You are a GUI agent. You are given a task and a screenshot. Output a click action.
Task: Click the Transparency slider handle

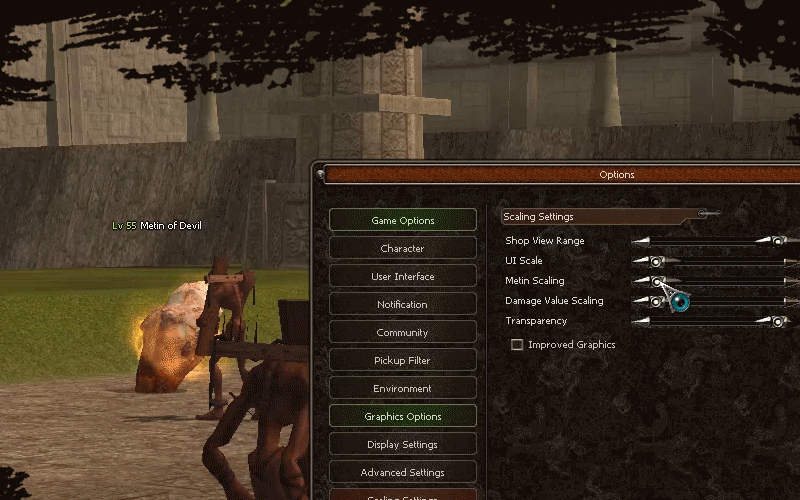[x=776, y=321]
